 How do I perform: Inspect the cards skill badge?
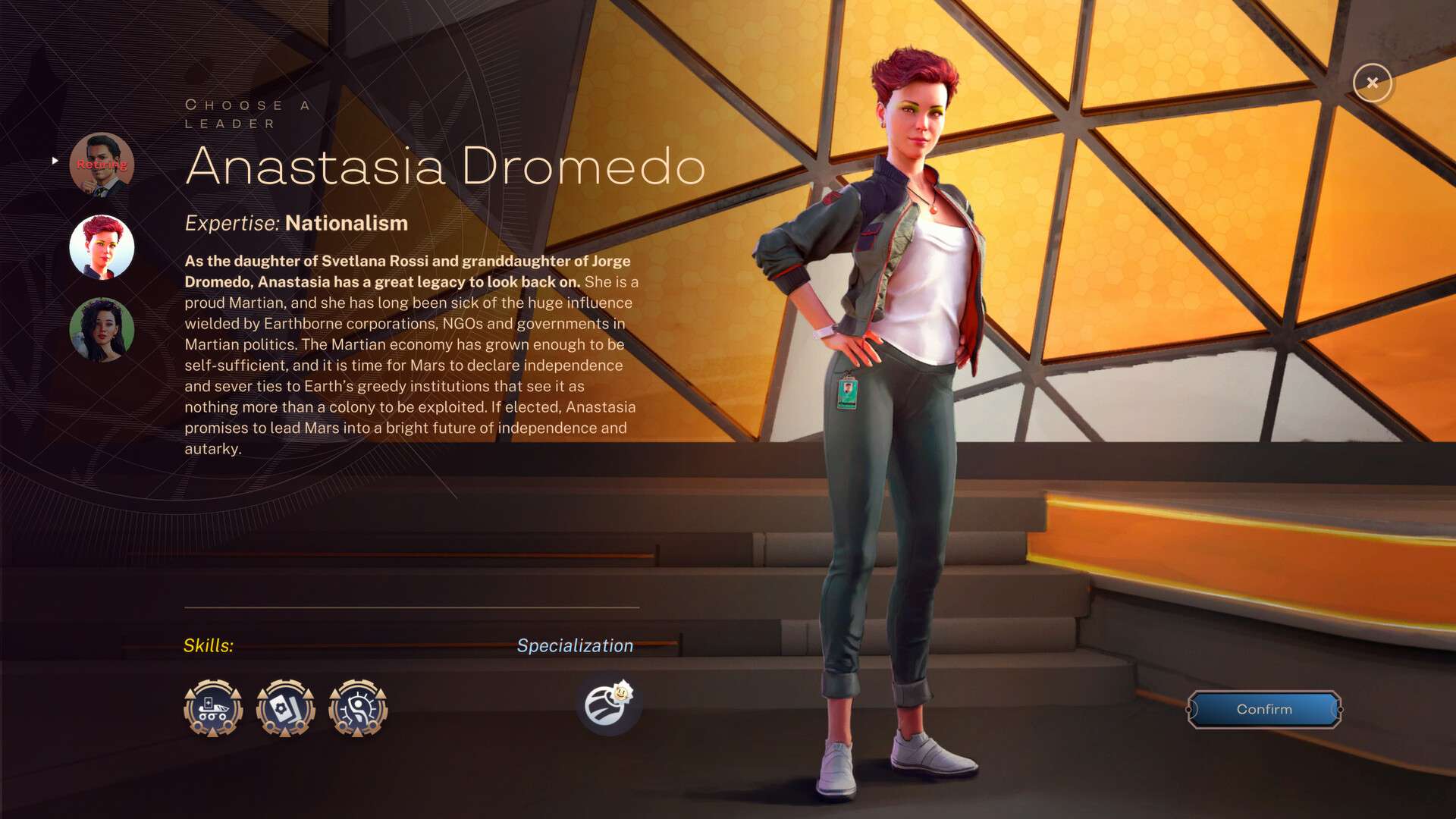286,708
